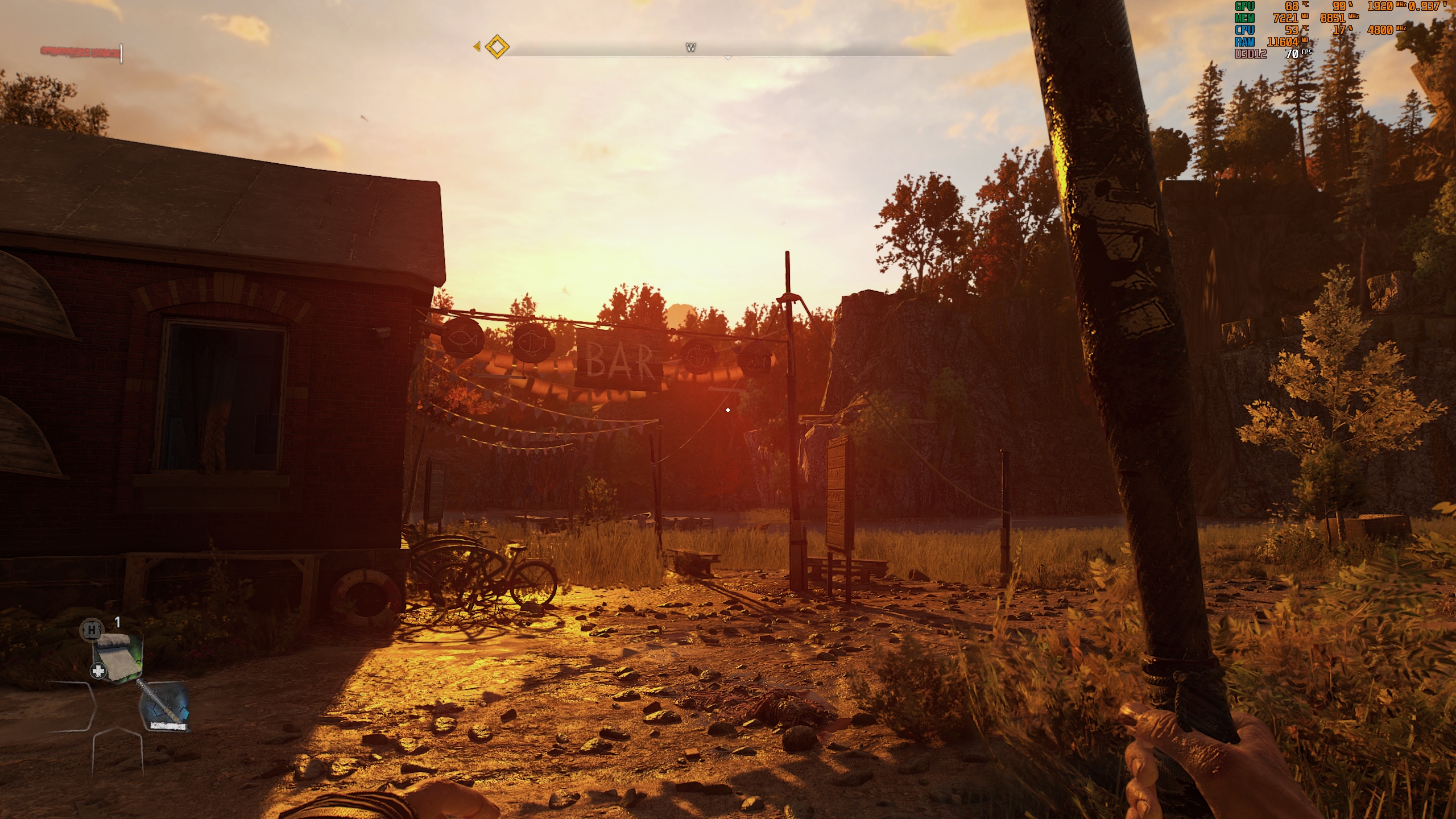Click the green GPU label in the overlay
1456x819 pixels.
pyautogui.click(x=1244, y=7)
